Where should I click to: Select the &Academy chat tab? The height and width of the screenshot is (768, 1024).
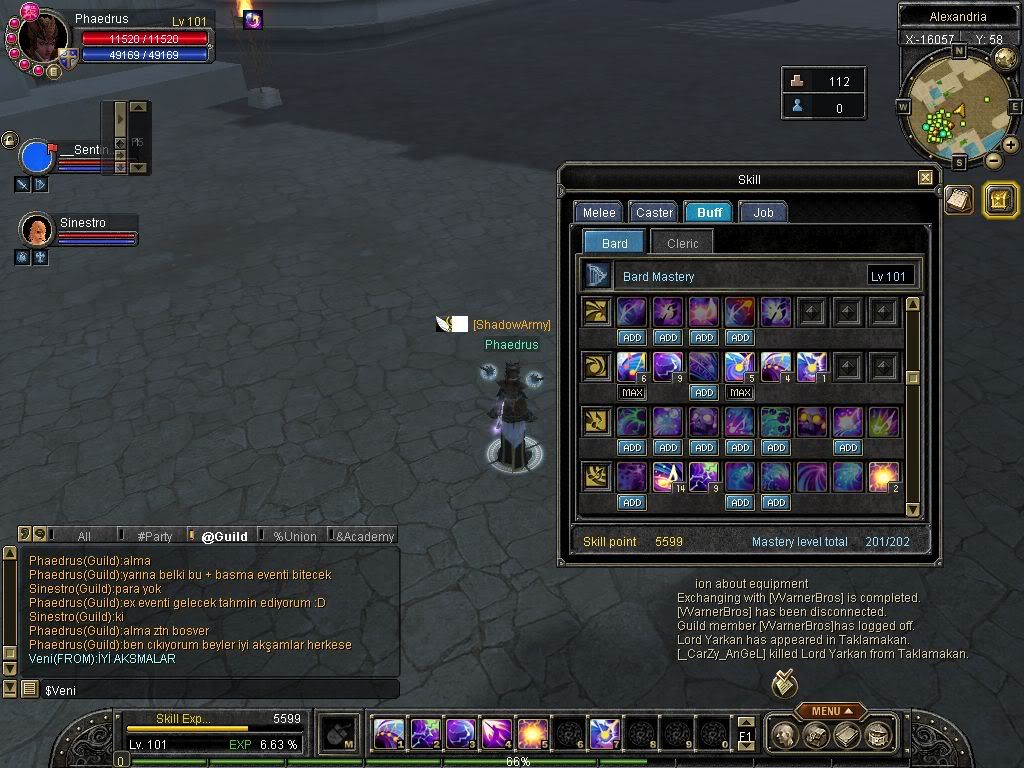[x=365, y=536]
